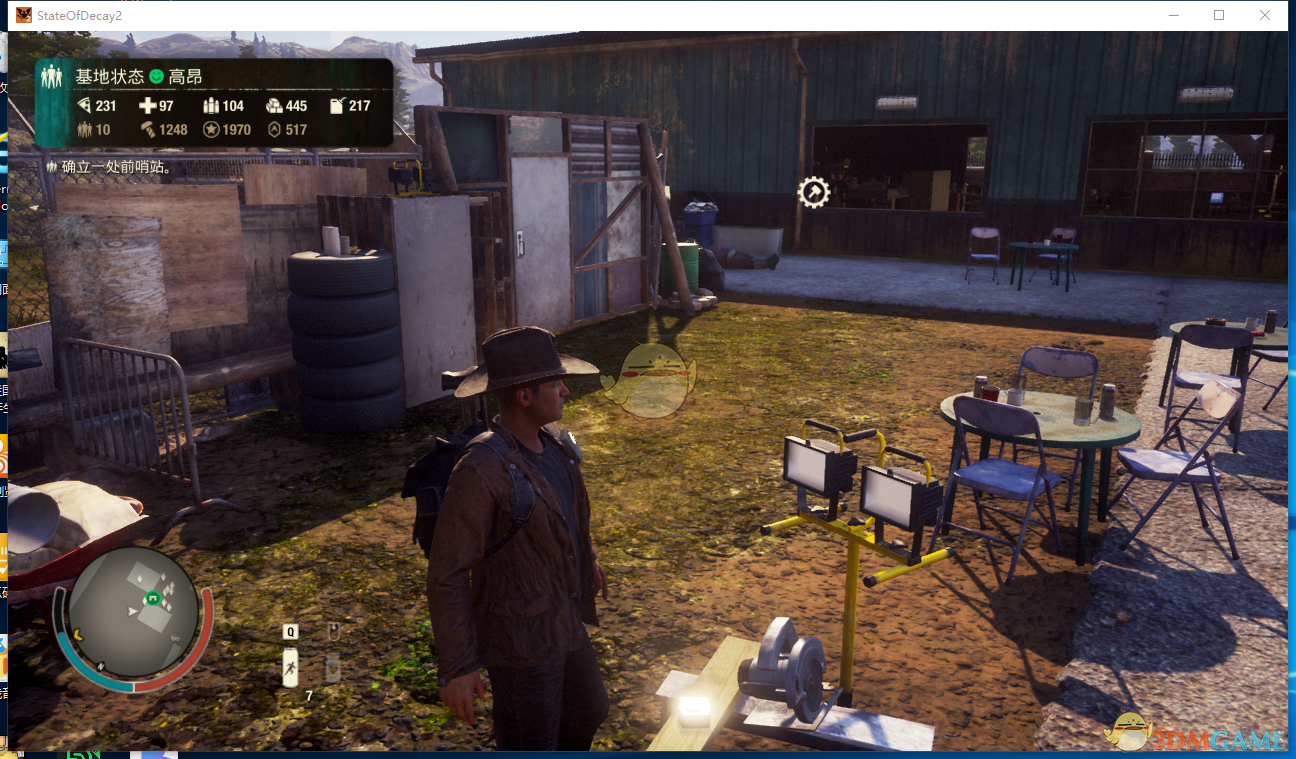Use the energy drink quick slot
Image resolution: width=1296 pixels, height=759 pixels.
(290, 667)
